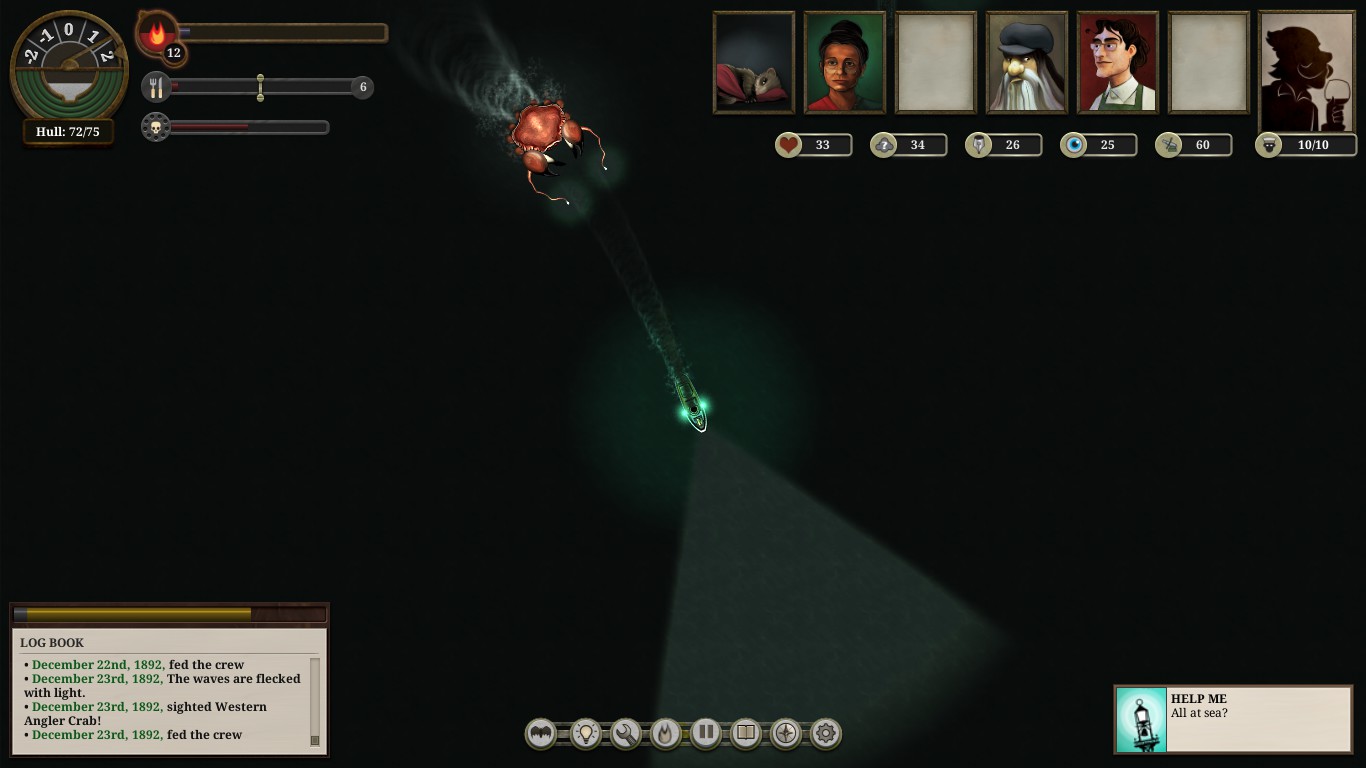Pause the game
1366x768 pixels.
click(x=705, y=733)
